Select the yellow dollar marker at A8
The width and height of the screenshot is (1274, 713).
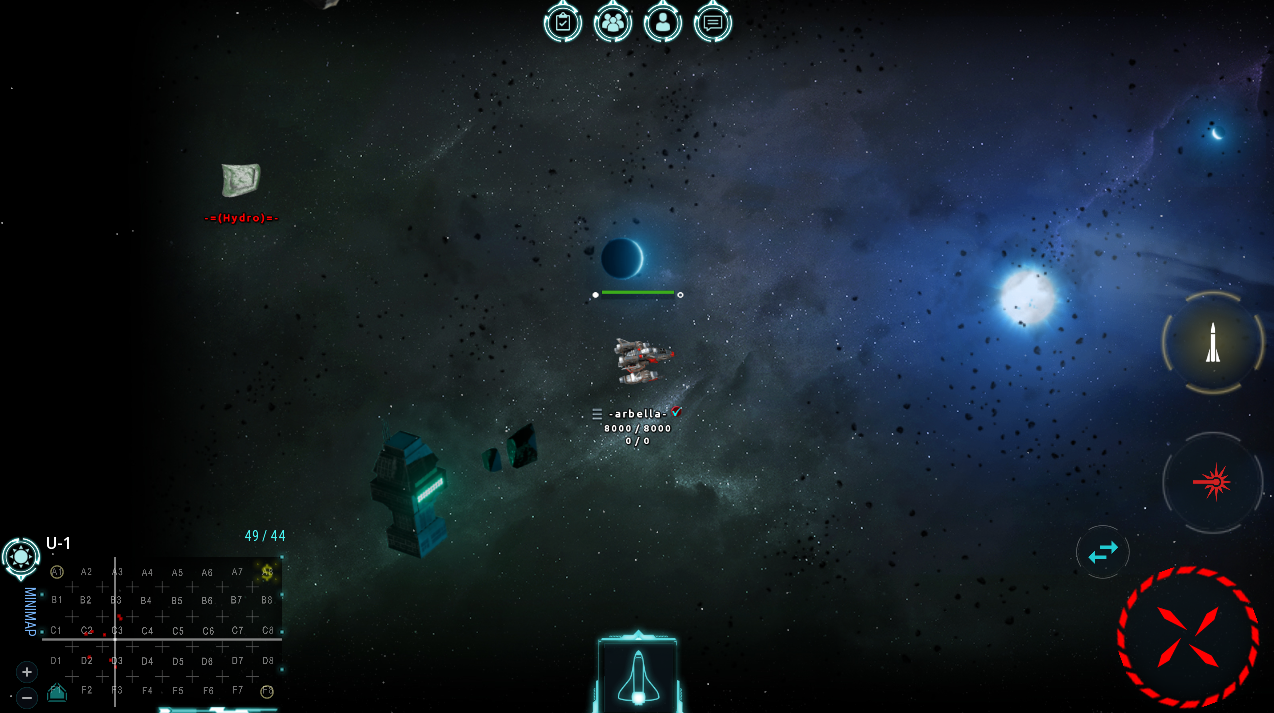coord(267,572)
